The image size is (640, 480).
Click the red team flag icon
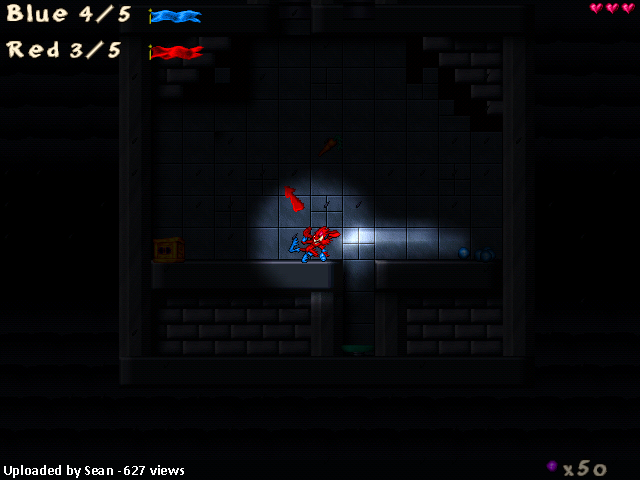pyautogui.click(x=176, y=51)
